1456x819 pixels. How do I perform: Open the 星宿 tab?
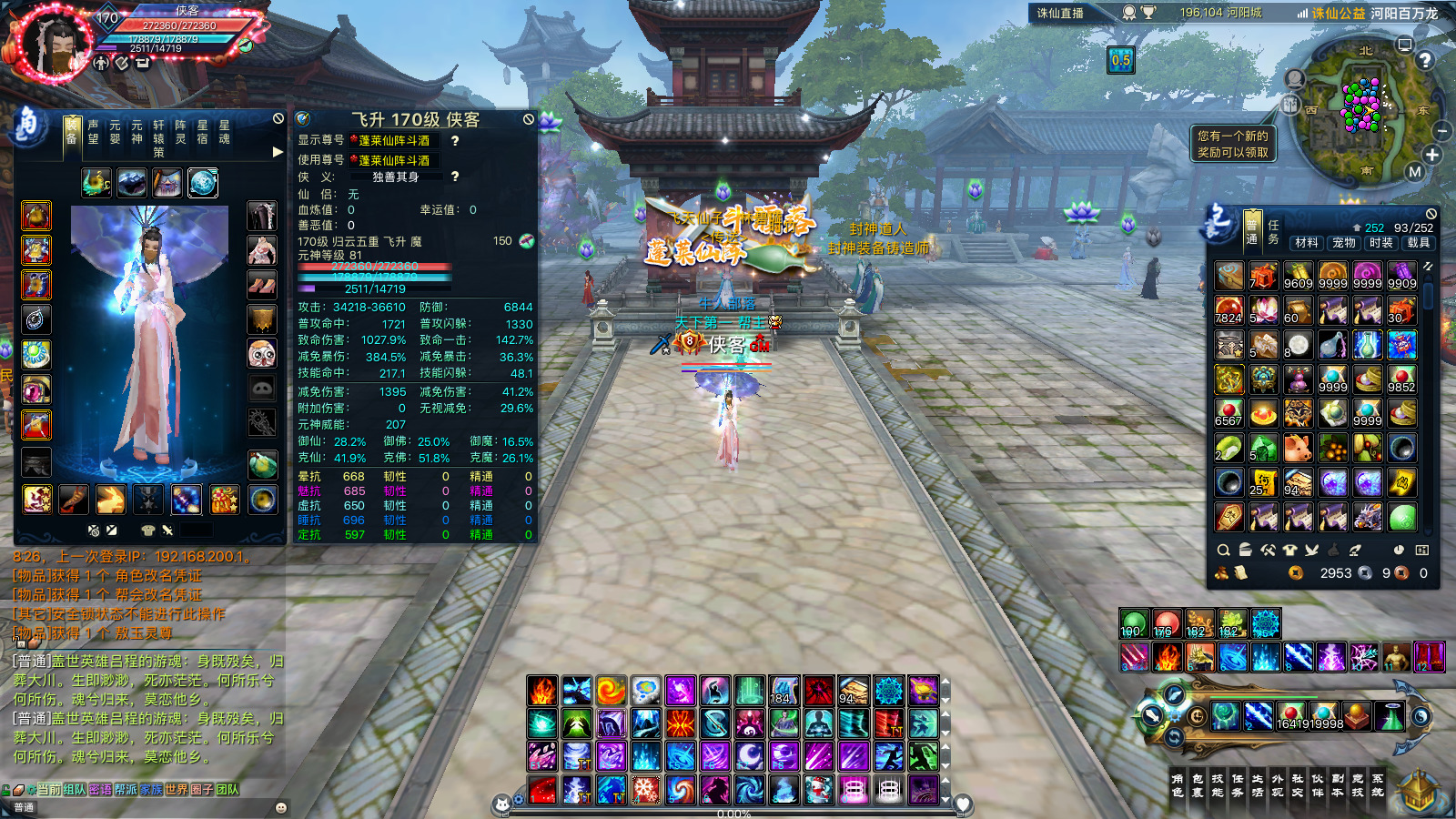202,132
